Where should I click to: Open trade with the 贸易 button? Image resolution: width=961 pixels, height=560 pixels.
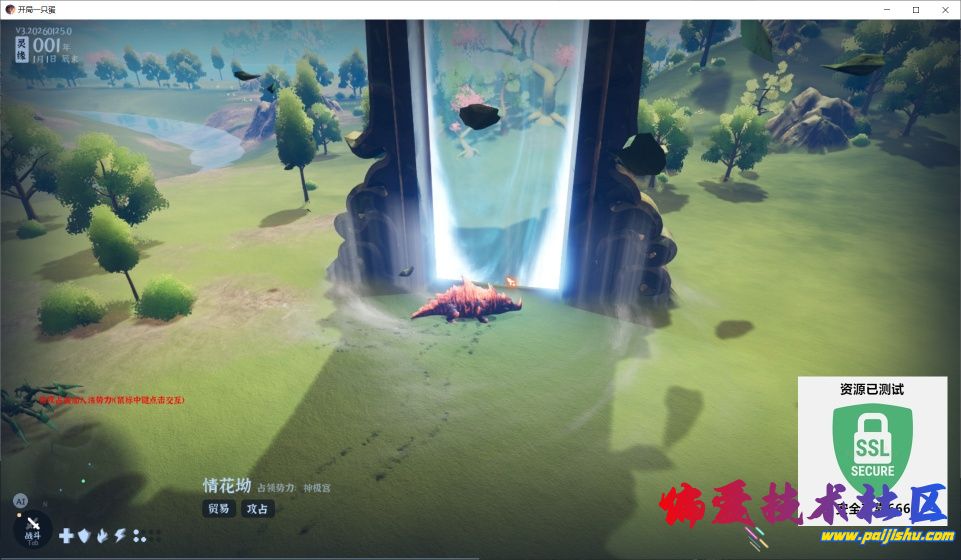219,508
